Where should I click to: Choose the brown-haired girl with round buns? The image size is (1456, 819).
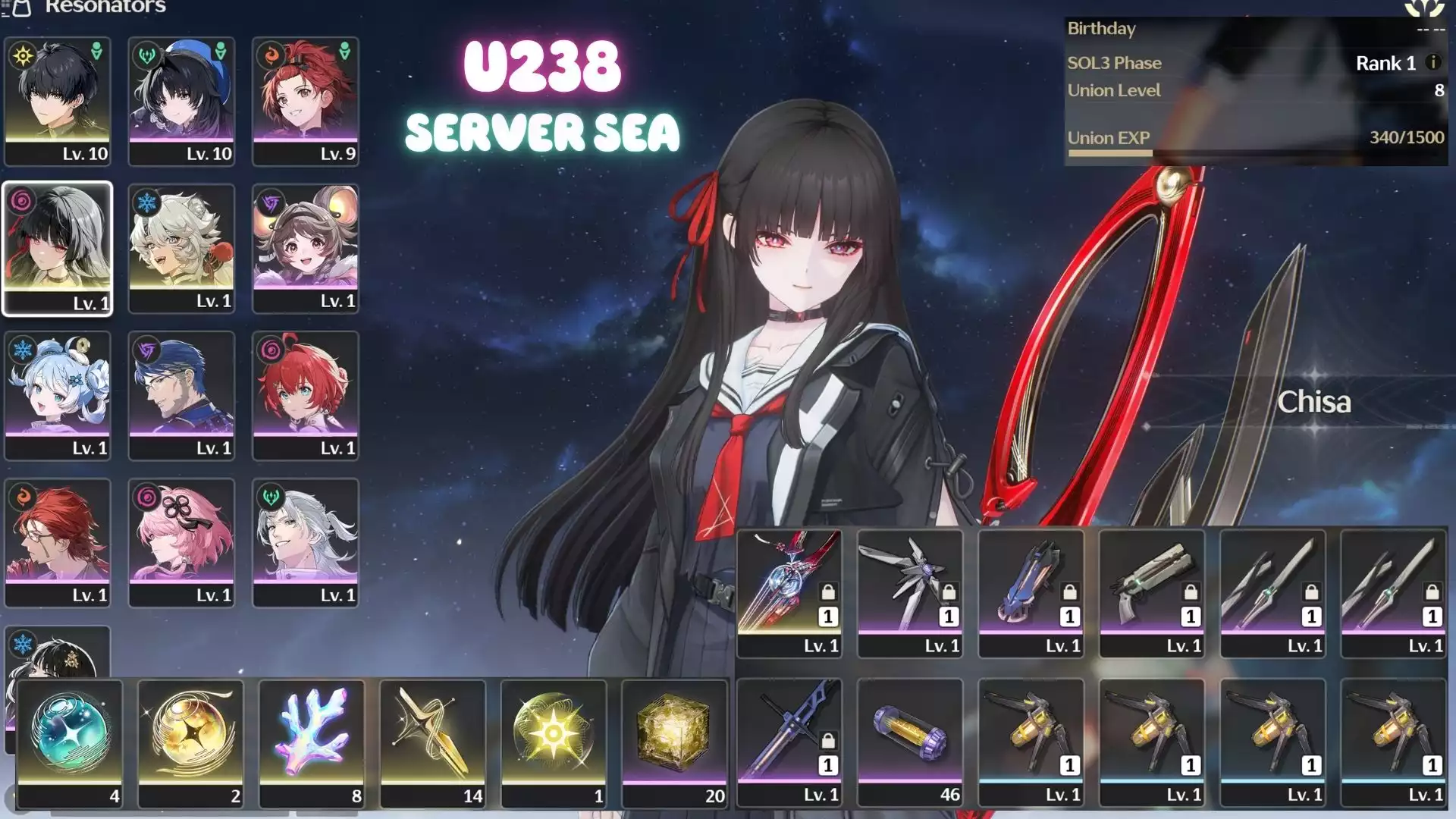[x=306, y=248]
